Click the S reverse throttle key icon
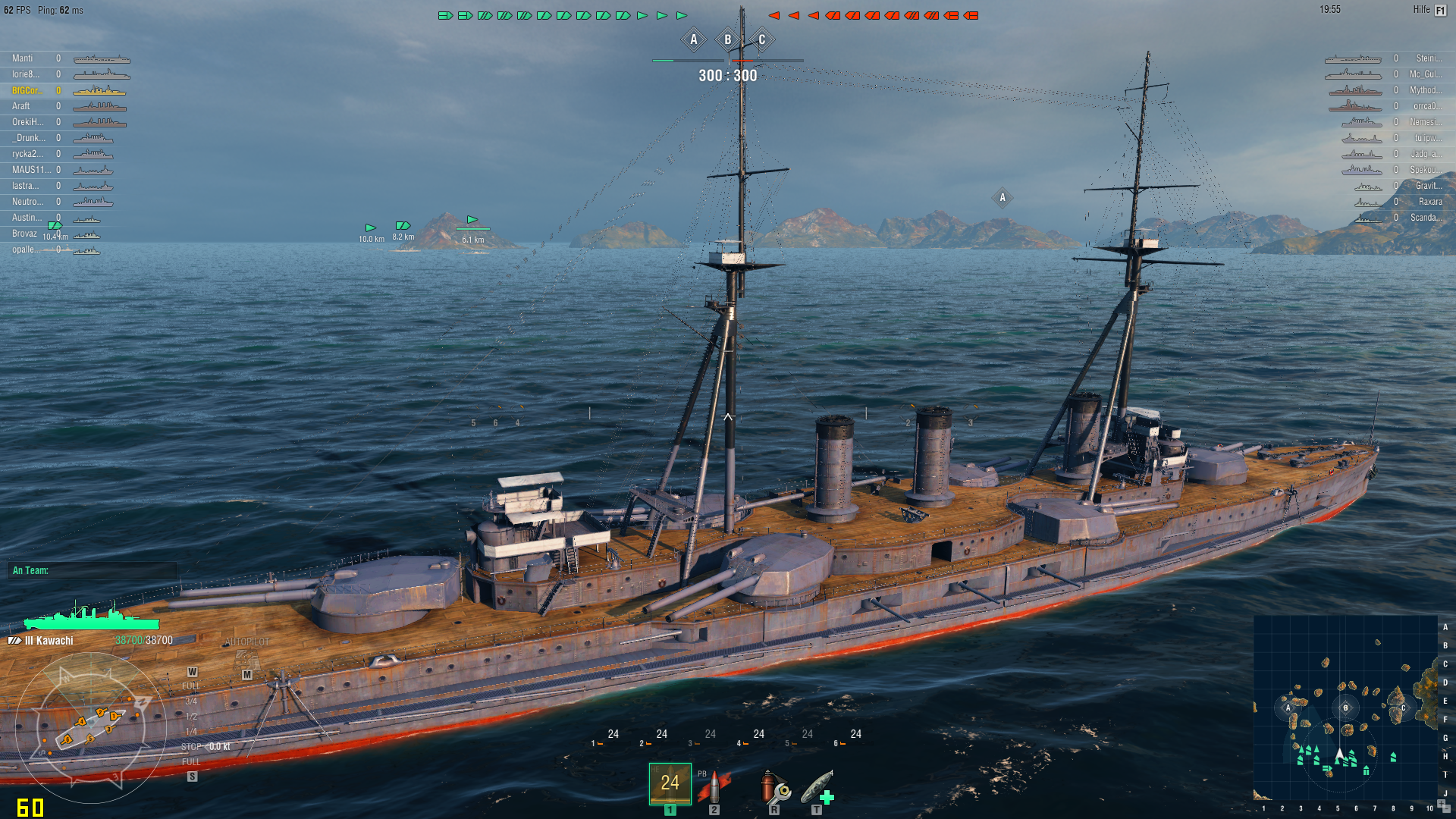The image size is (1456, 819). pyautogui.click(x=192, y=776)
